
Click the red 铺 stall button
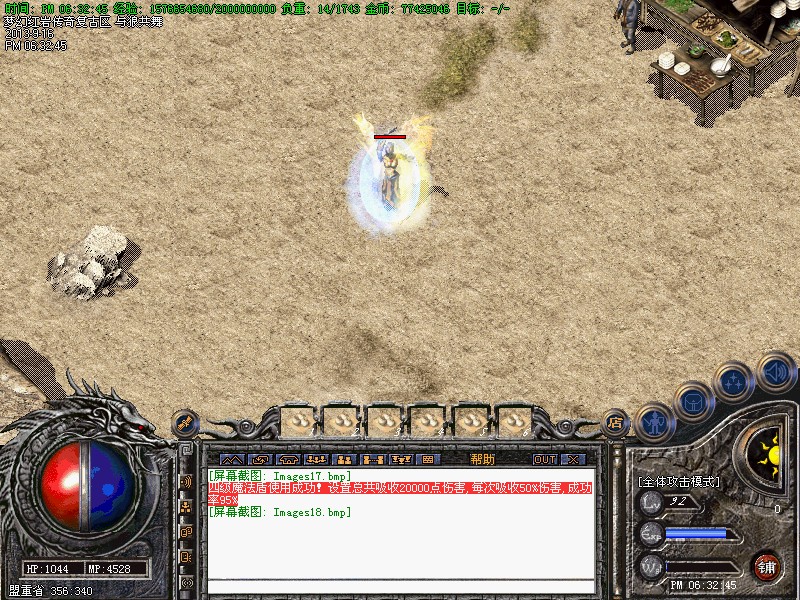click(x=767, y=567)
